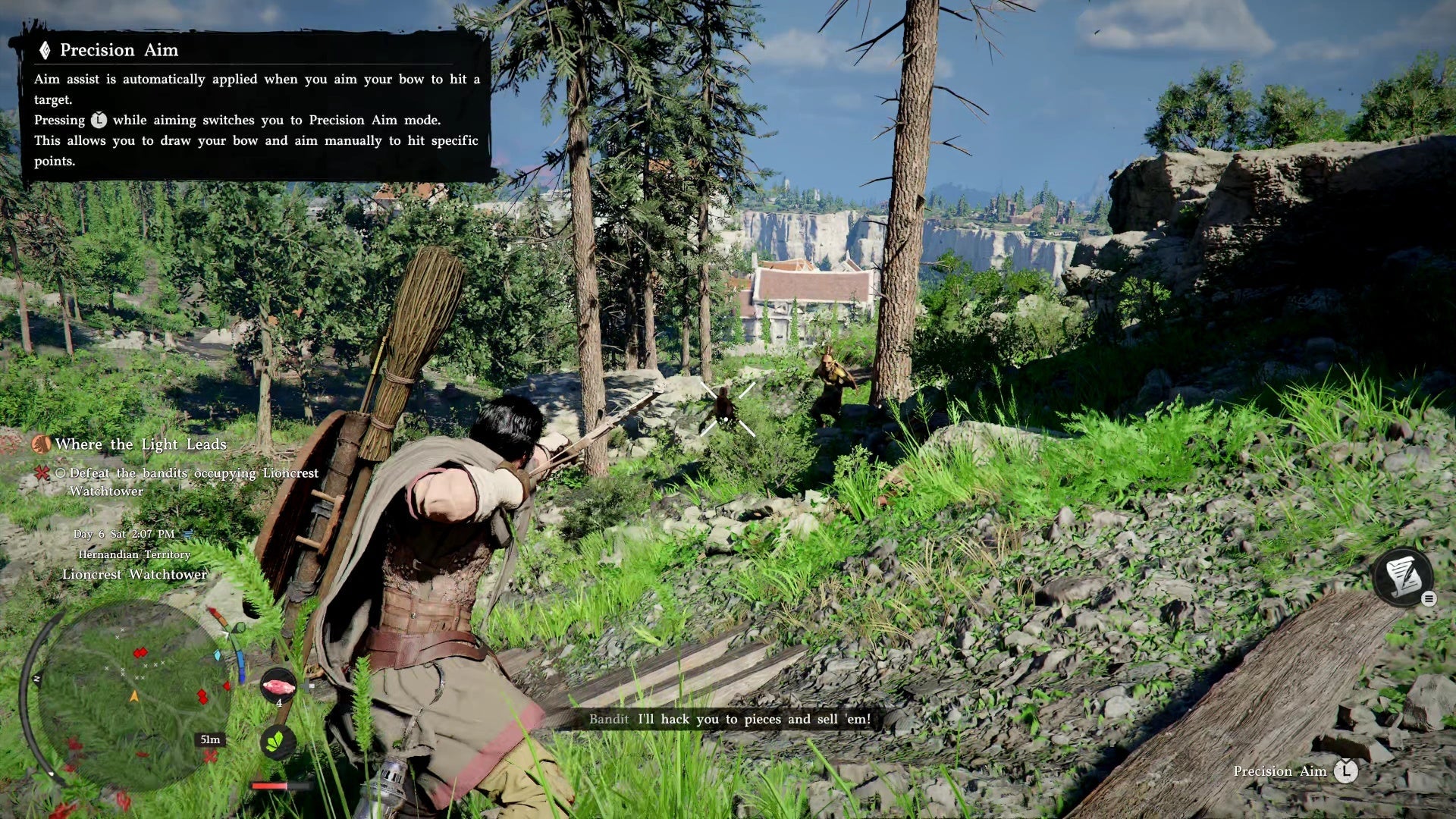Select the Where the Light Leads quest tracker

click(x=140, y=444)
